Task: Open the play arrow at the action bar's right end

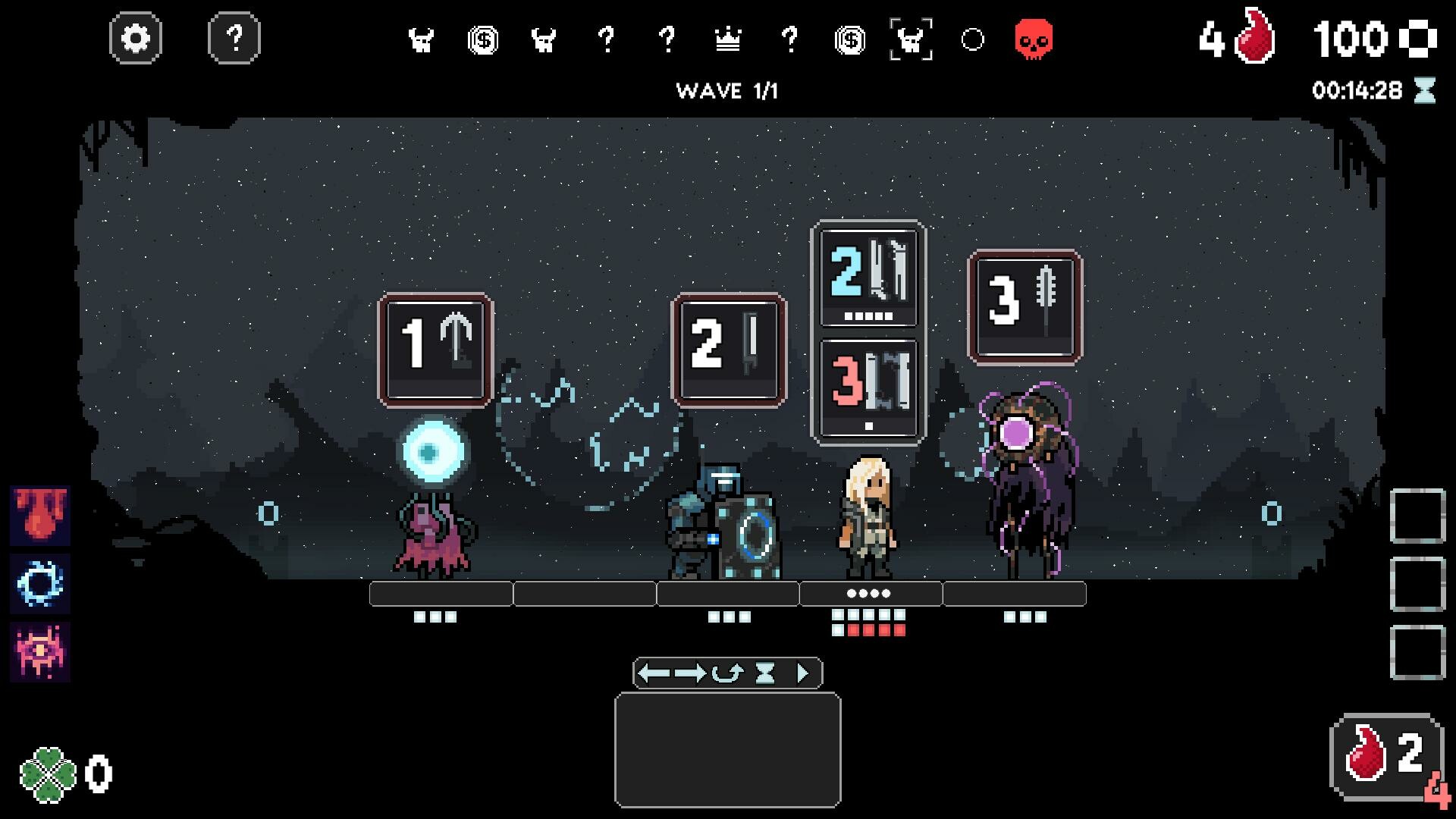Action: pyautogui.click(x=802, y=672)
